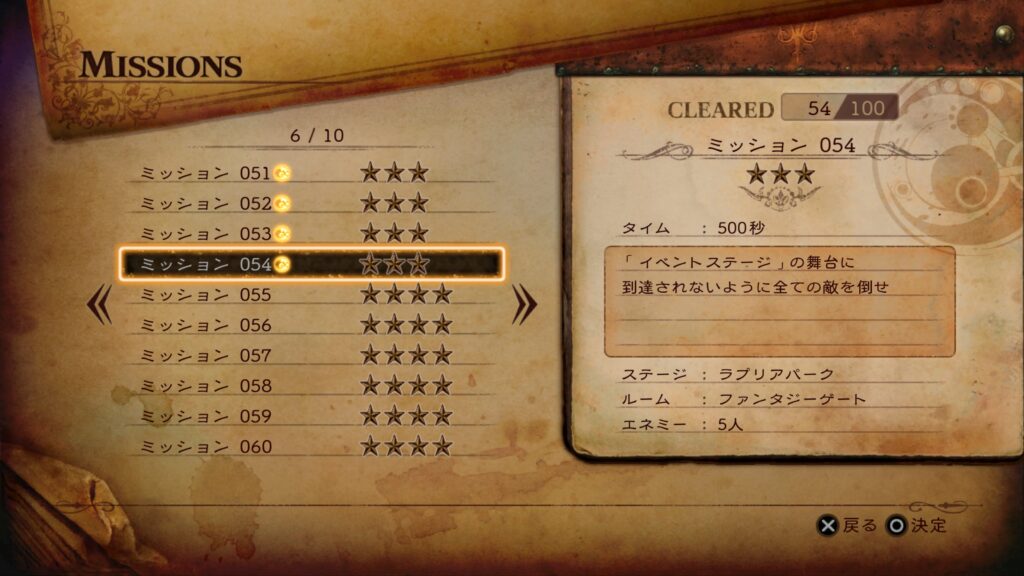Choose ミッション 055 in the mission list
Screen dimensions: 1024x576
(310, 295)
